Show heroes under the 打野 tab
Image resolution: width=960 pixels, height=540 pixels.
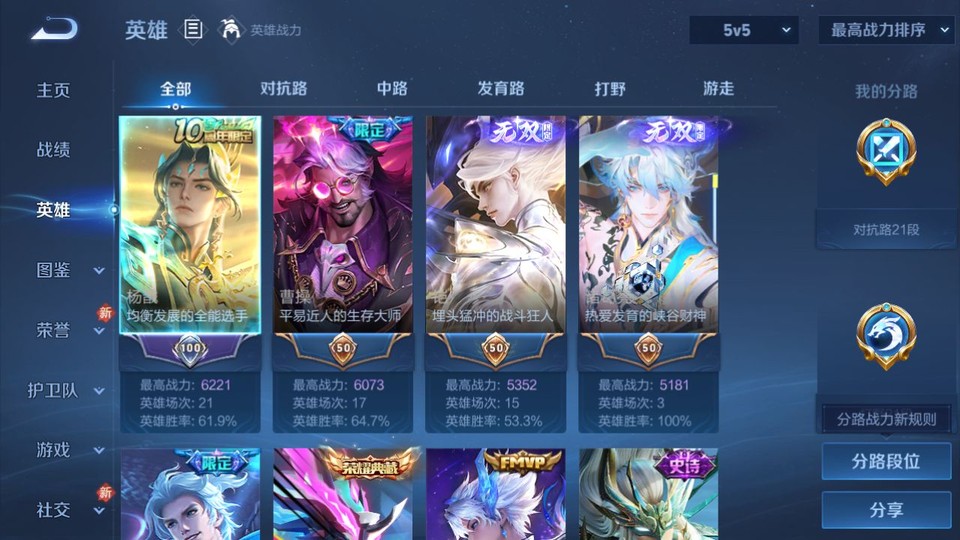tap(610, 88)
